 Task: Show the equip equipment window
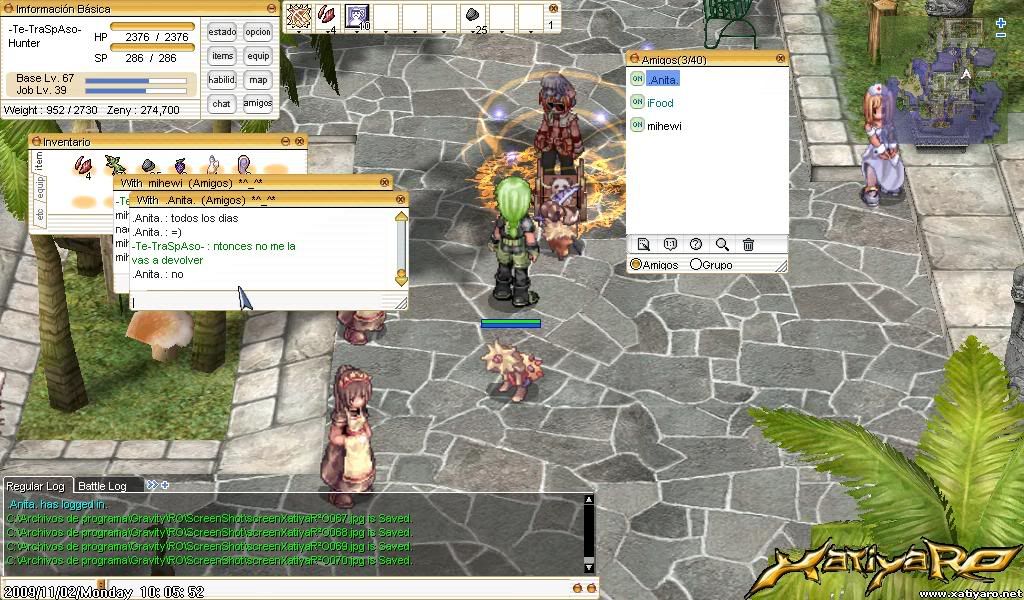click(x=258, y=56)
